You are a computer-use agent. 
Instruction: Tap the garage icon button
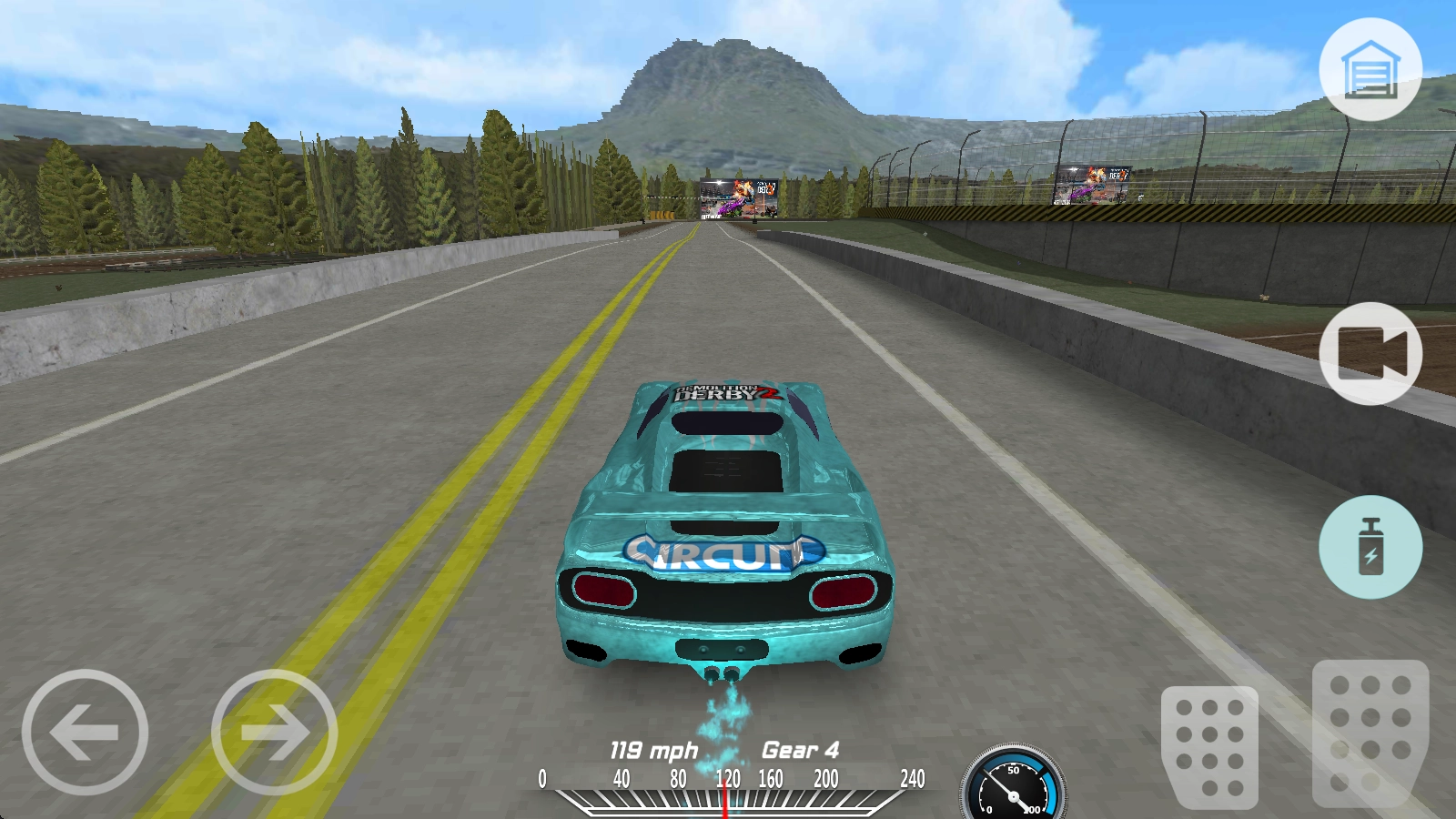pyautogui.click(x=1370, y=69)
